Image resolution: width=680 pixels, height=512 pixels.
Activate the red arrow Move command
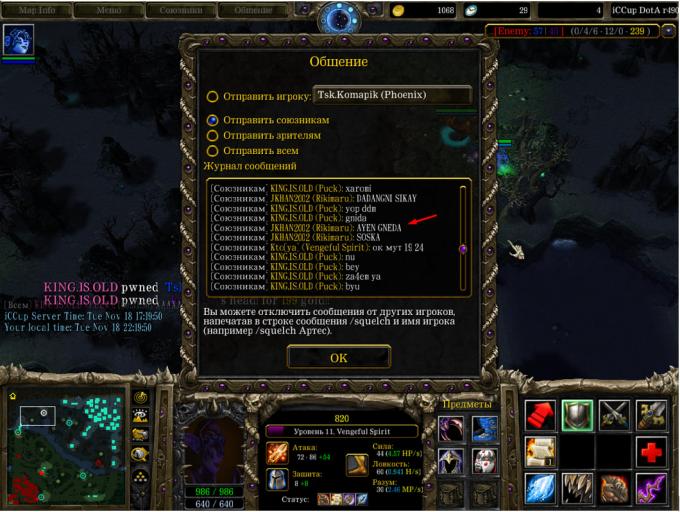click(540, 412)
